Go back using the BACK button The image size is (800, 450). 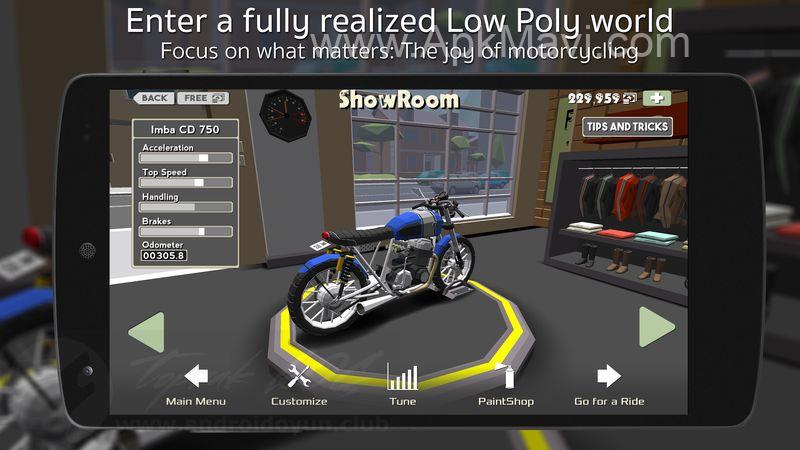[153, 98]
